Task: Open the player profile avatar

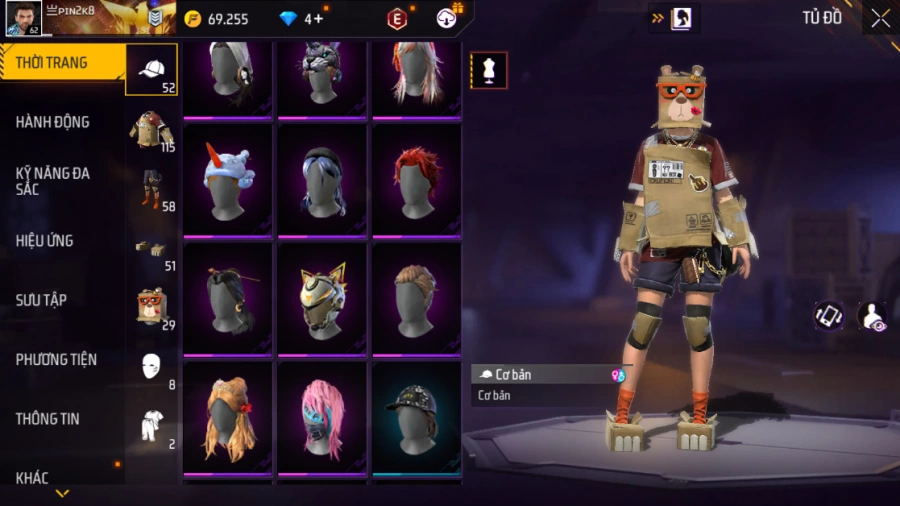Action: coord(23,18)
